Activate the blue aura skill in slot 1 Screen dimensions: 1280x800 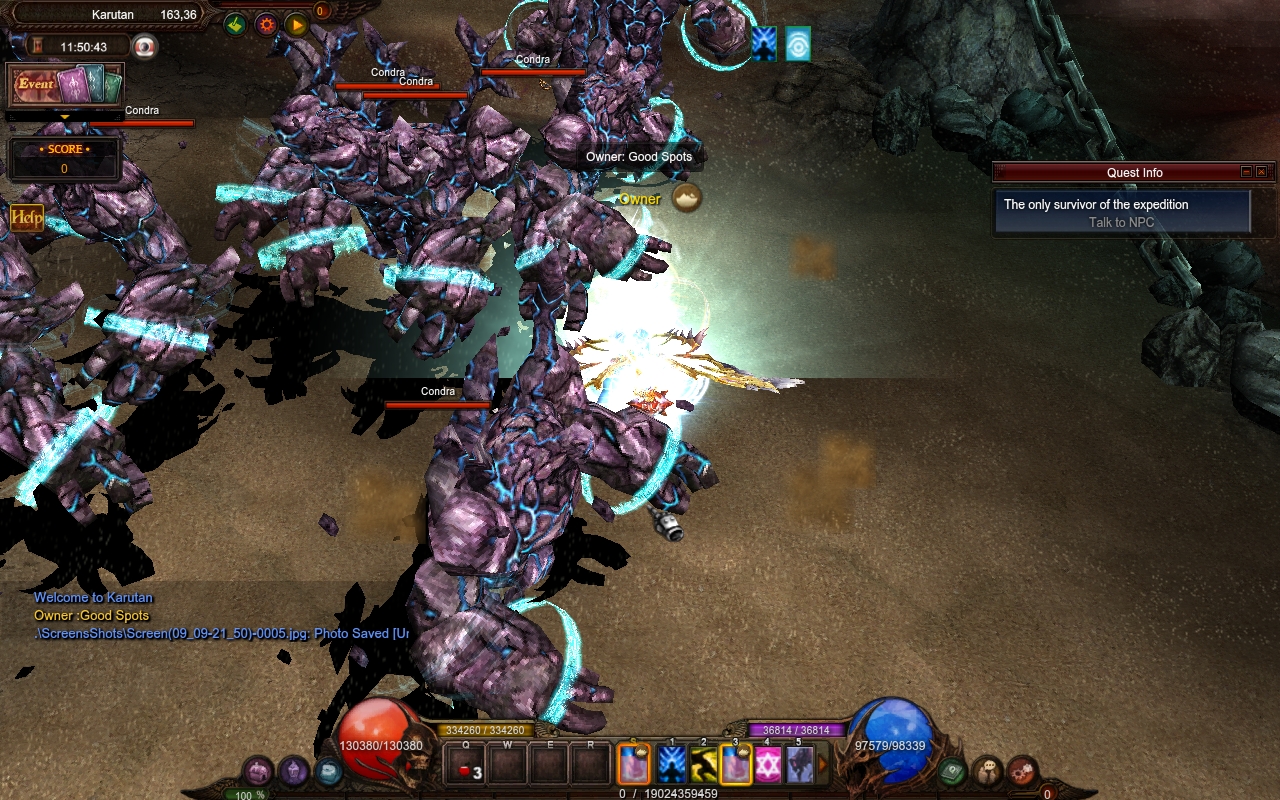(x=671, y=765)
